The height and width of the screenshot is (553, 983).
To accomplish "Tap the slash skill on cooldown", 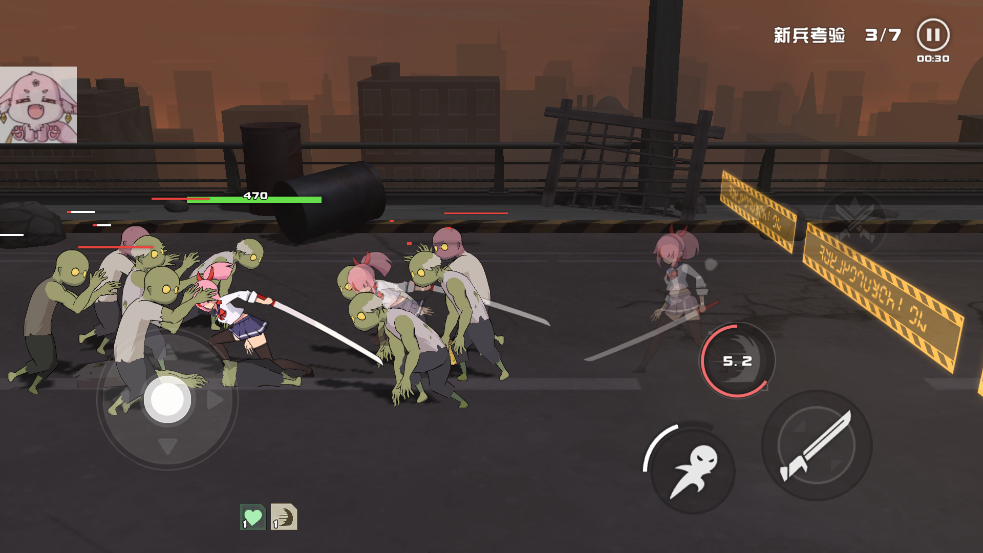I will pyautogui.click(x=738, y=360).
